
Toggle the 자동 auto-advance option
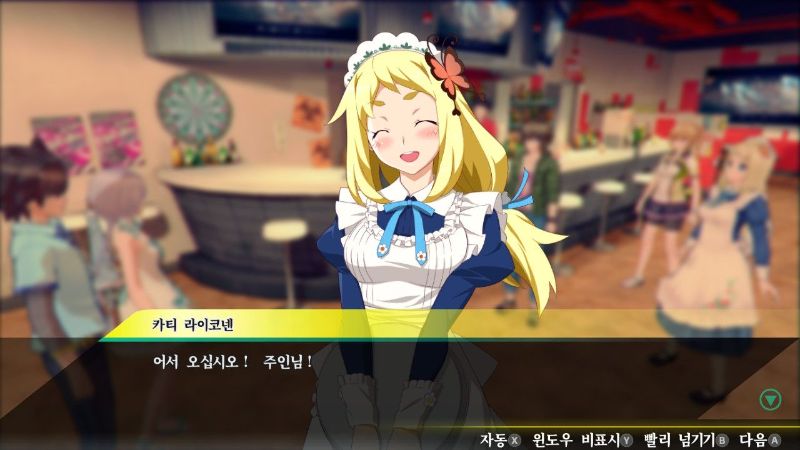click(500, 439)
